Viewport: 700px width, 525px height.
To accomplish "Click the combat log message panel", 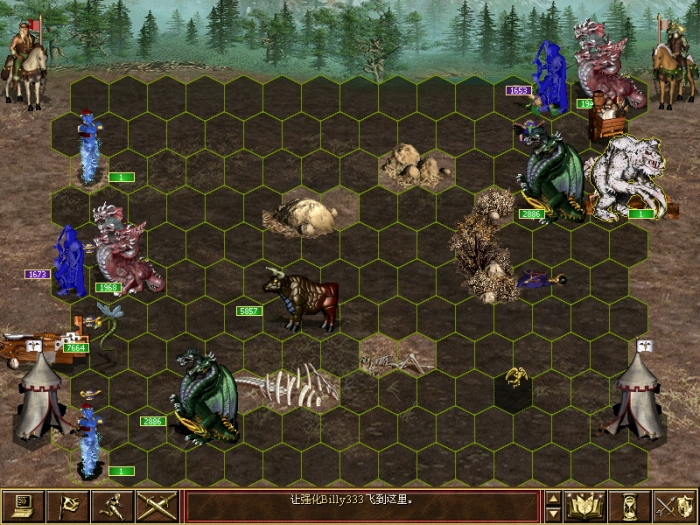I will [362, 506].
